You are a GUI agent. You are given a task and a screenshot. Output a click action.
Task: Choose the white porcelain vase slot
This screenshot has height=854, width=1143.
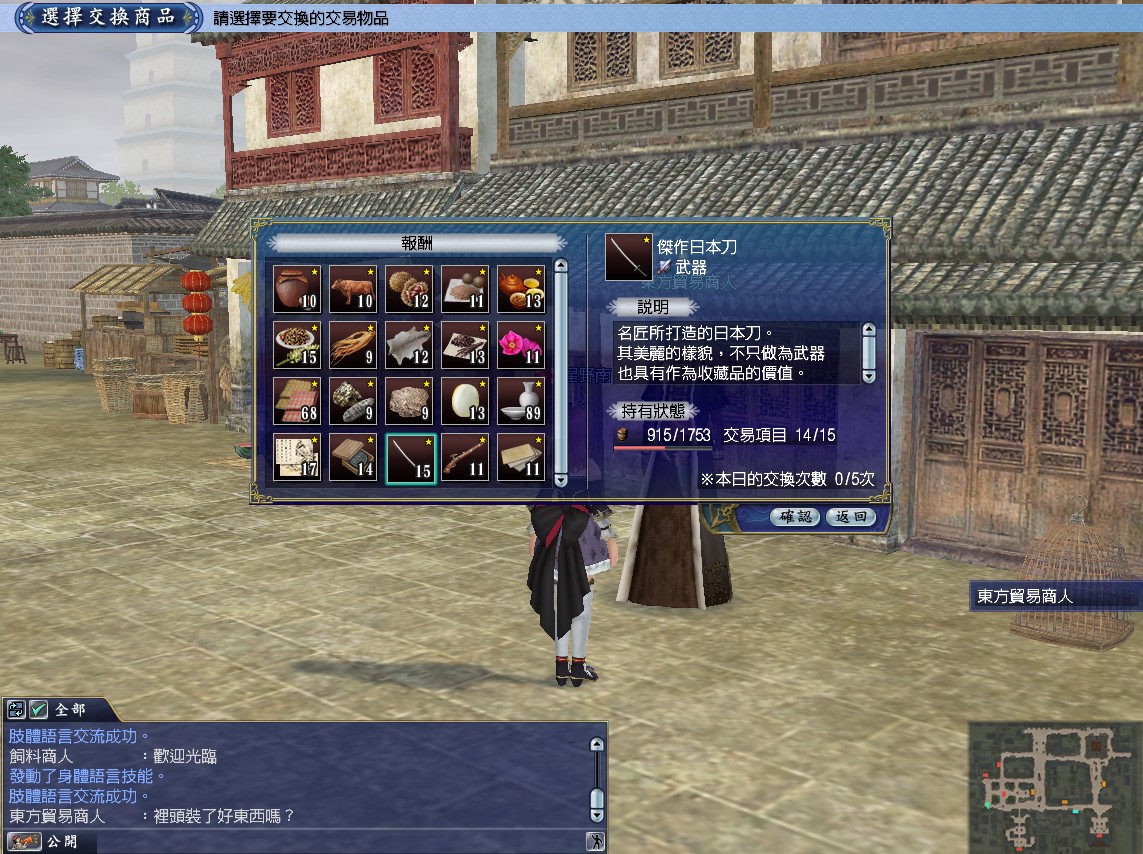coord(521,401)
